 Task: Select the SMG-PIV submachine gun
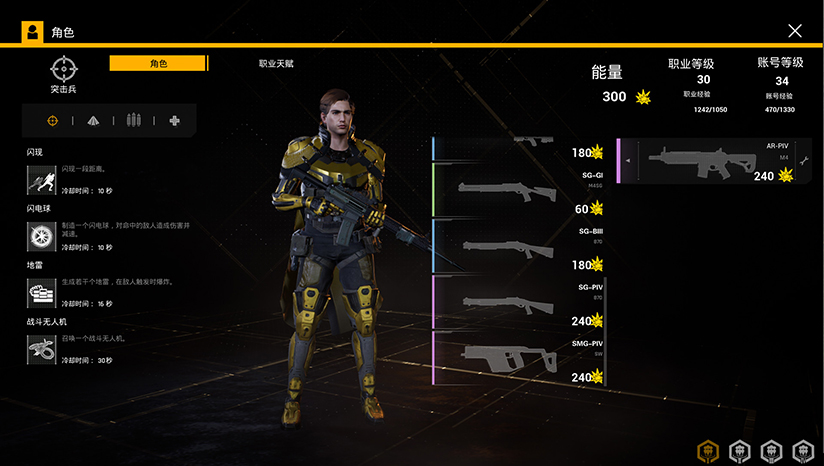coord(520,359)
